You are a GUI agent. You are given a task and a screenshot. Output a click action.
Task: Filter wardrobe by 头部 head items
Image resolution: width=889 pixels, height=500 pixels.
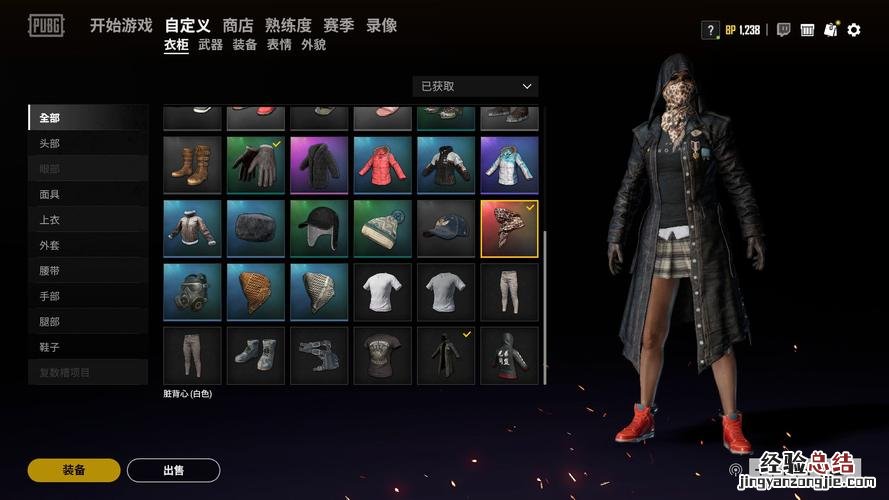point(49,144)
